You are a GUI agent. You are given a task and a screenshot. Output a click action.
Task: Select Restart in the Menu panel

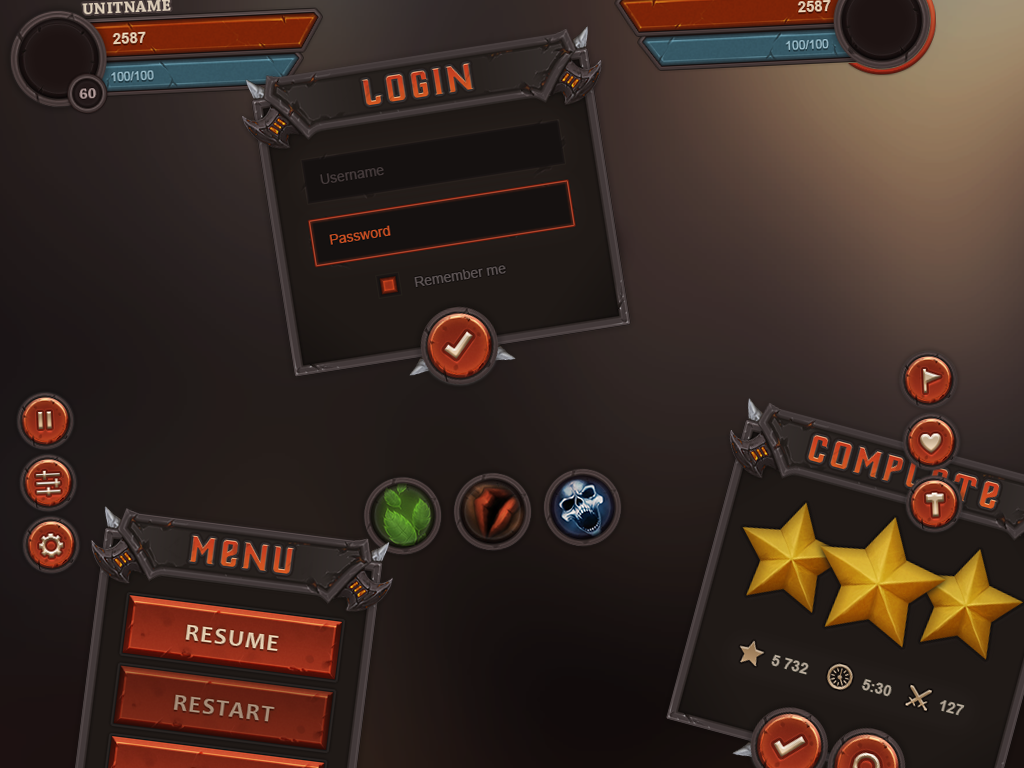pos(224,708)
